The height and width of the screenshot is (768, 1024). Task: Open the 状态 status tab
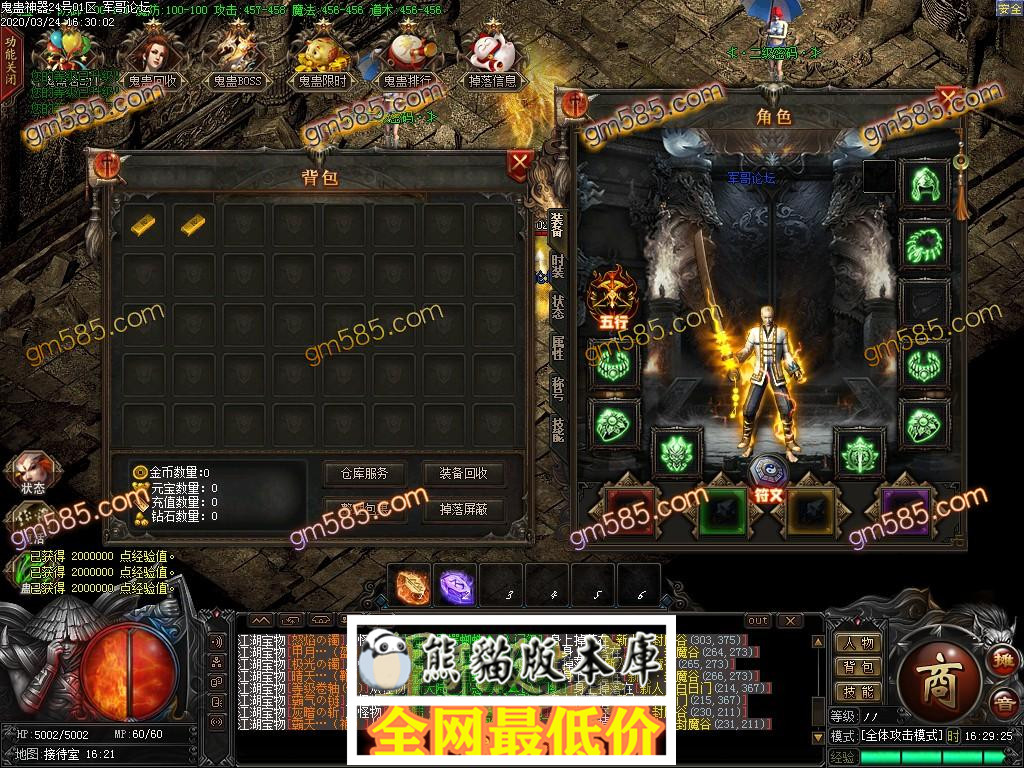pos(558,307)
